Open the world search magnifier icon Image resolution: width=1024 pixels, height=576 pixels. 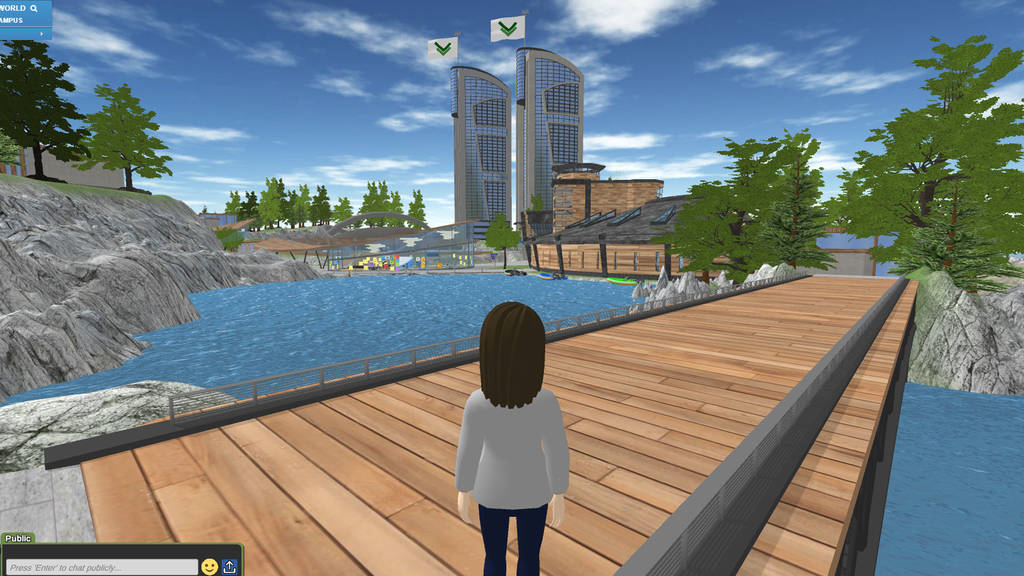tap(34, 8)
